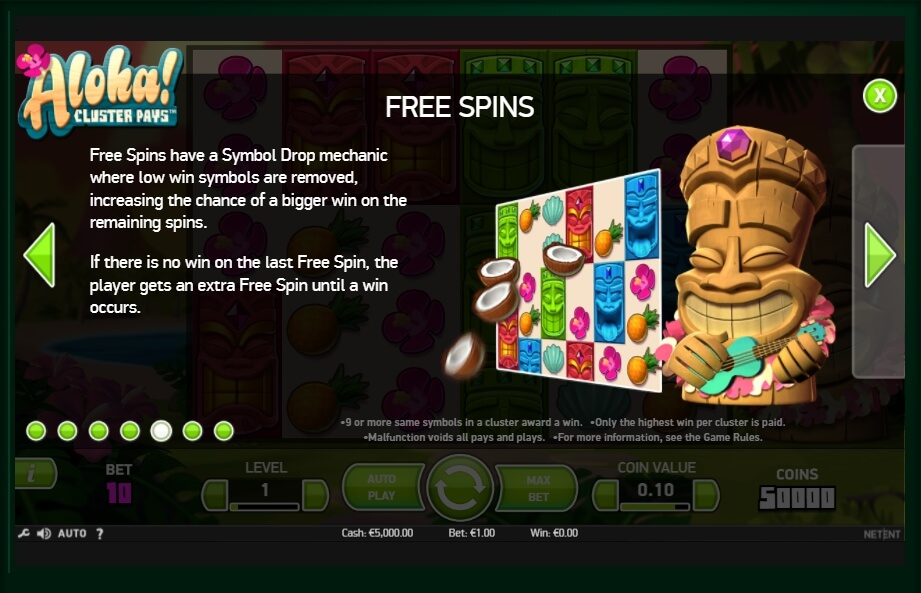Viewport: 921px width, 593px height.
Task: Open game settings via the wrench icon
Action: click(24, 534)
